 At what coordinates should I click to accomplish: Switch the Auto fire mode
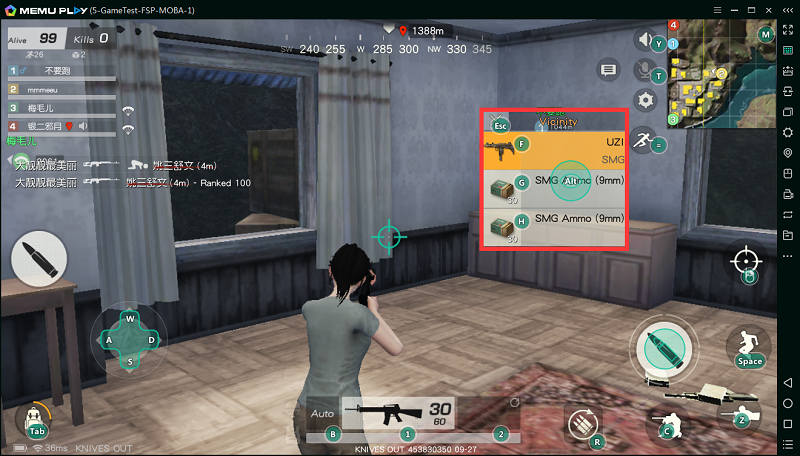[x=322, y=412]
